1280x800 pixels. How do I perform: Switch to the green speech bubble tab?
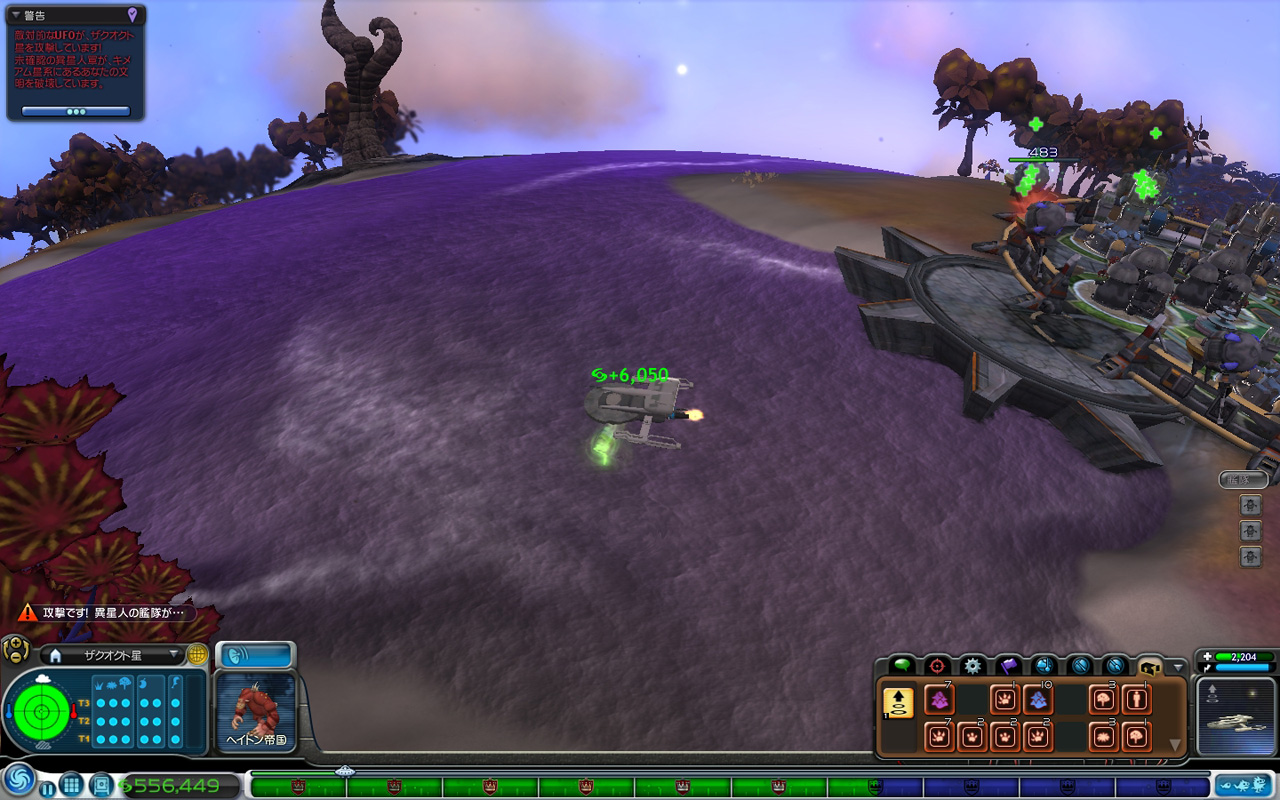902,665
